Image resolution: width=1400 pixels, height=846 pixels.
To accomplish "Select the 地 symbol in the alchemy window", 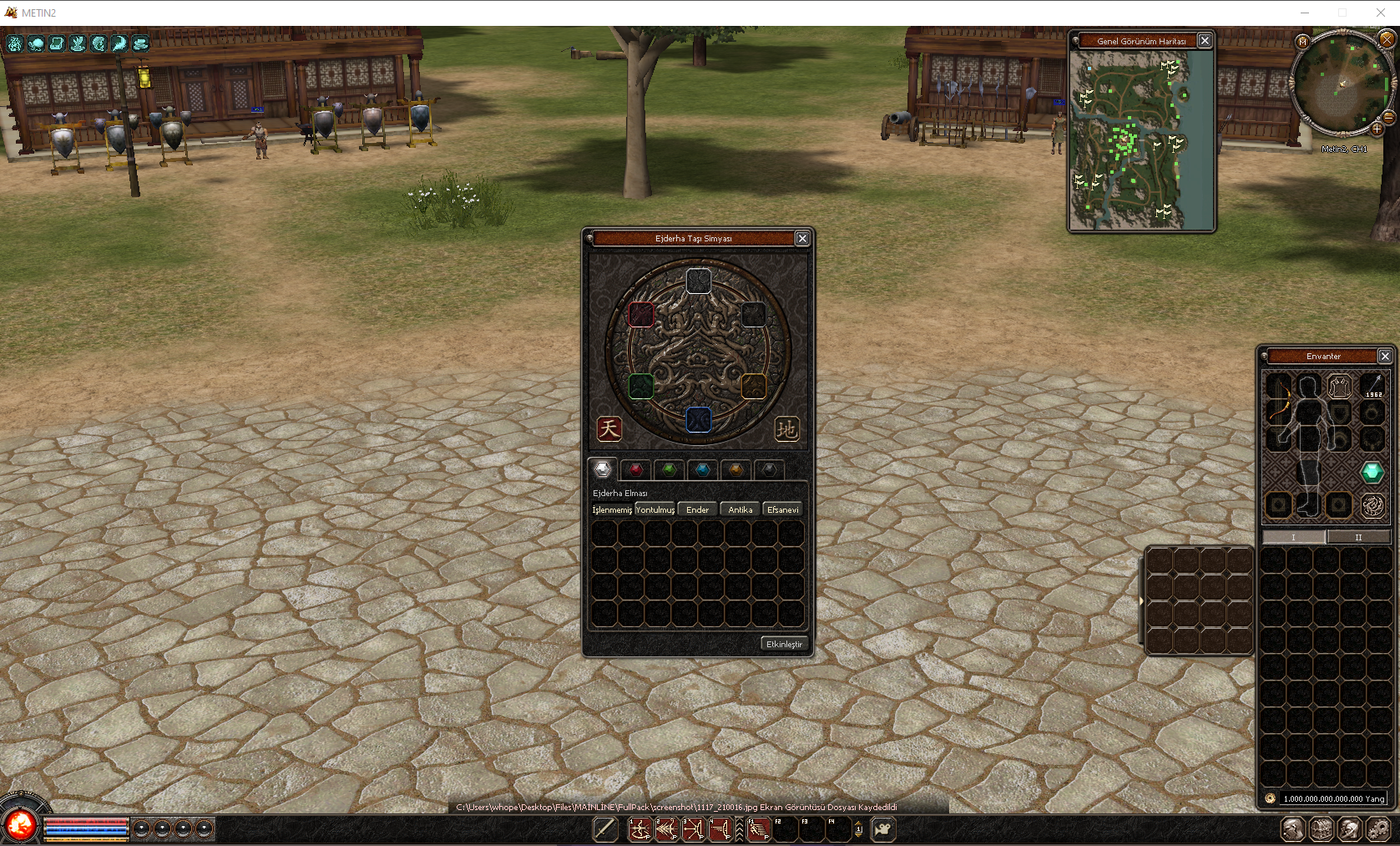I will tap(788, 429).
